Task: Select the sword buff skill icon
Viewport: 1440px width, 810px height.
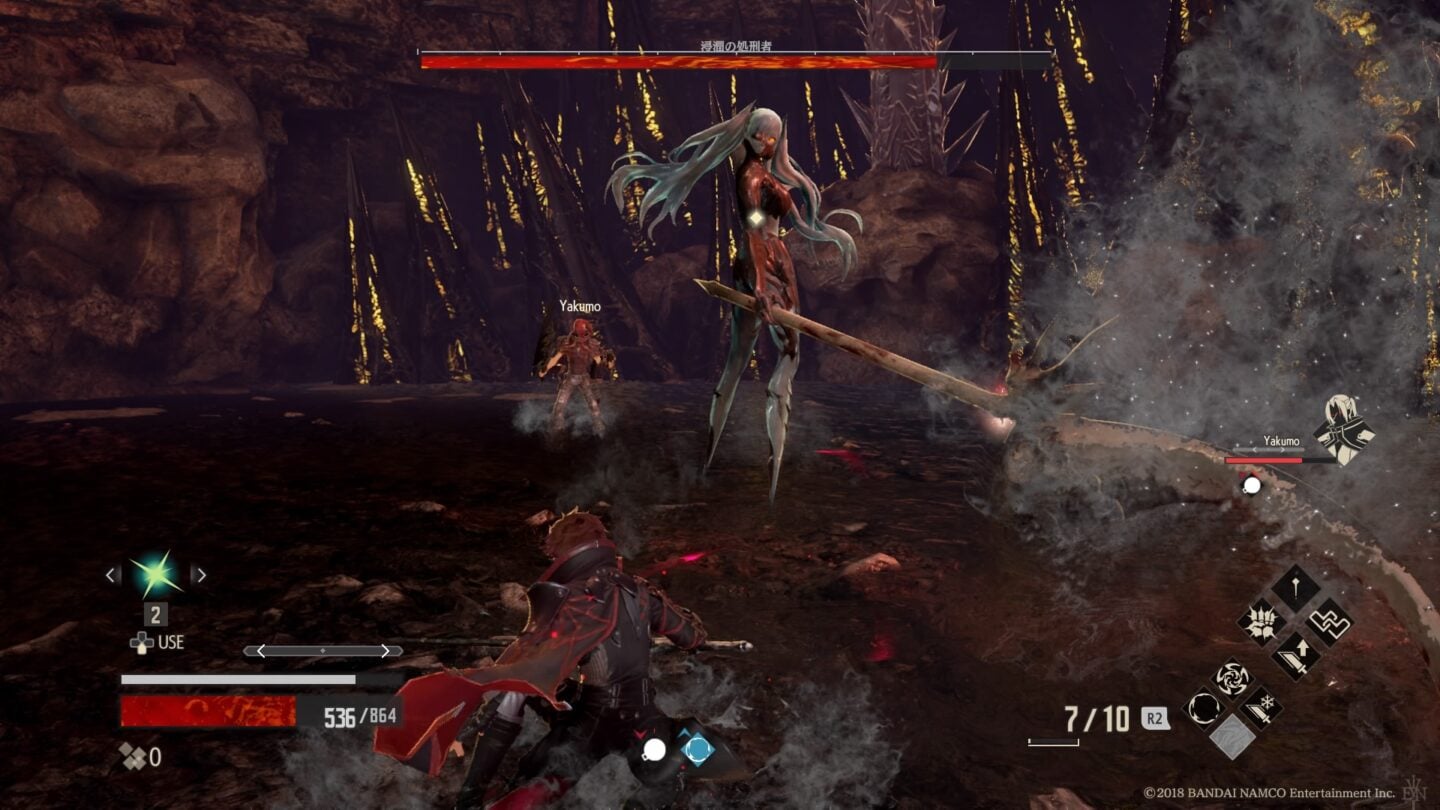Action: 1294,654
